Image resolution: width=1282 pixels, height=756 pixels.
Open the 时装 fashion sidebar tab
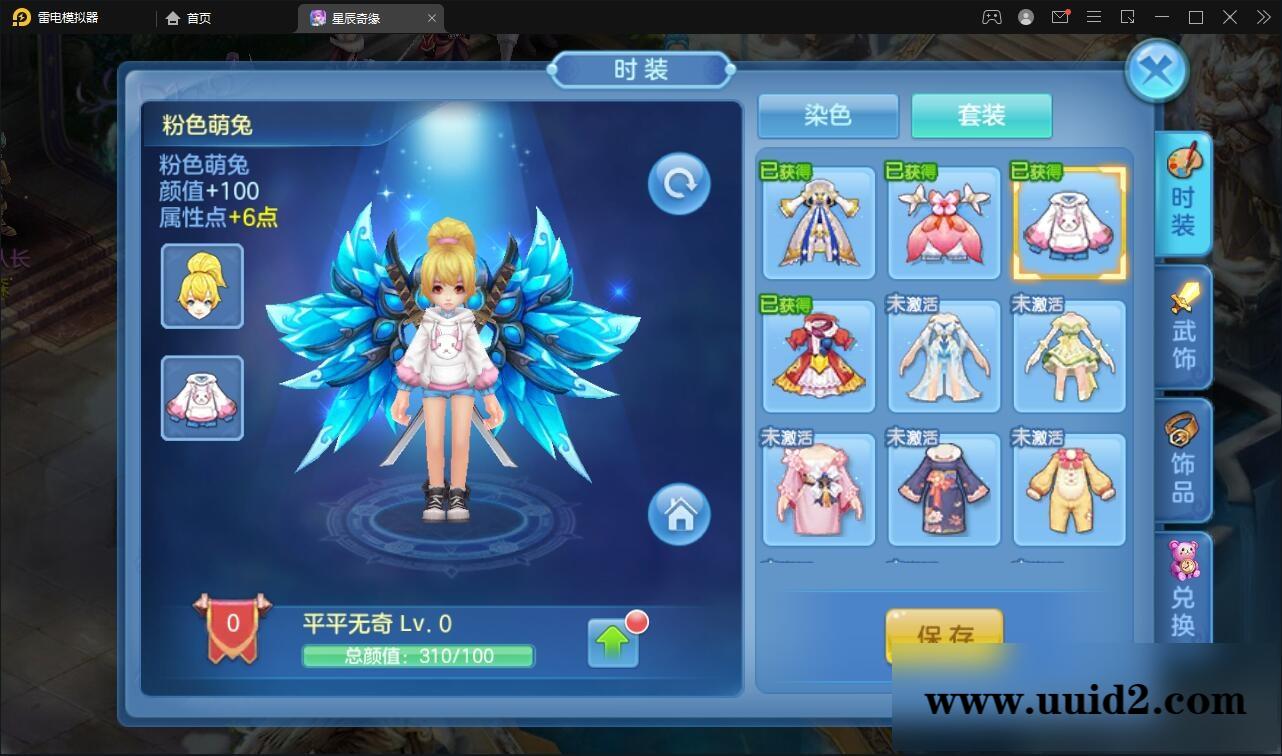[1184, 195]
